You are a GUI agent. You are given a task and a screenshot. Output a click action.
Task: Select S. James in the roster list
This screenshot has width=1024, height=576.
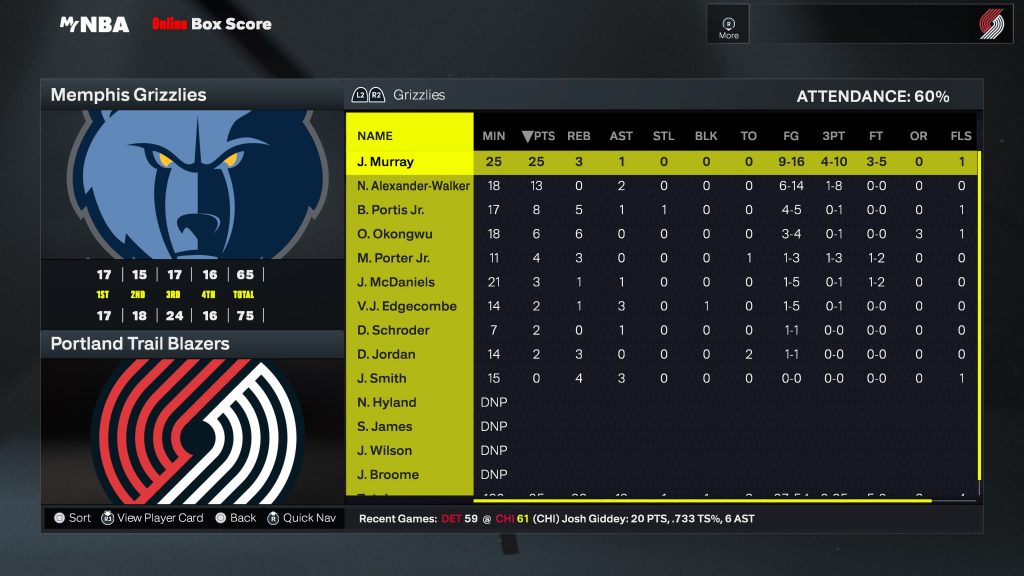[385, 426]
